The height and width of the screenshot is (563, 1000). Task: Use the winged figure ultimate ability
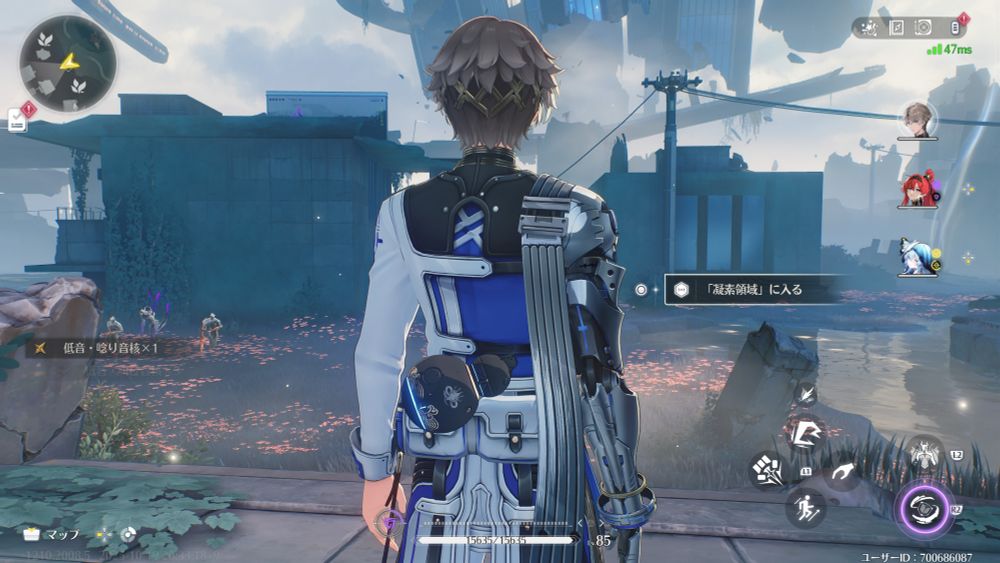pos(925,455)
